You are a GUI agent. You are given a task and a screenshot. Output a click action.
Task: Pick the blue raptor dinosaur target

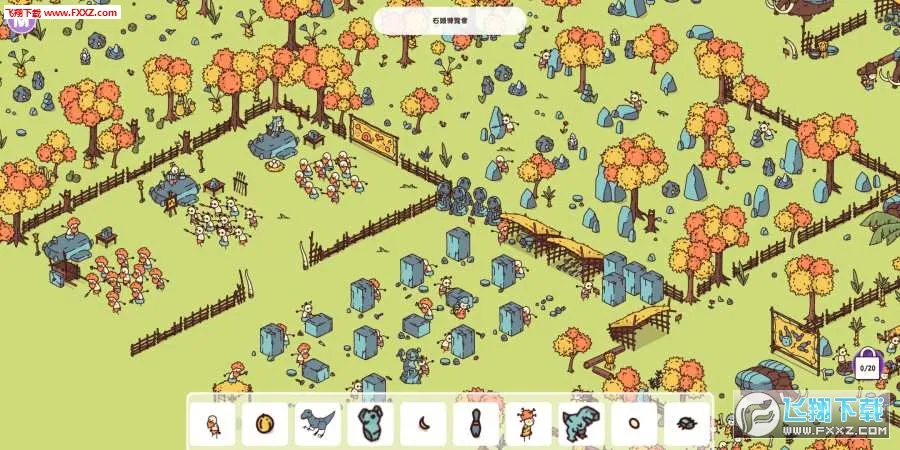[318, 423]
